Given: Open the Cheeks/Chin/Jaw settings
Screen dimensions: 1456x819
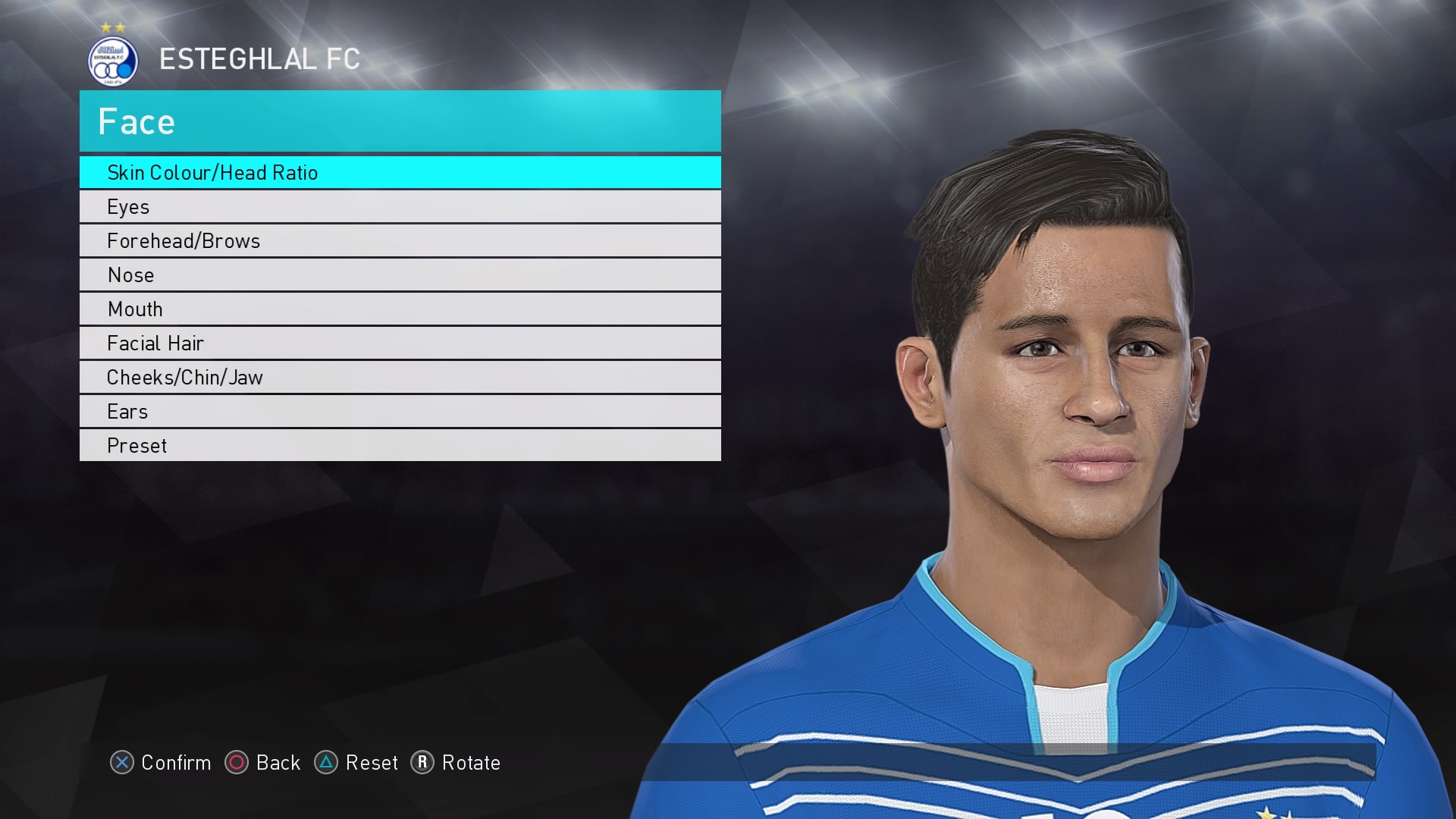Looking at the screenshot, I should tap(400, 377).
